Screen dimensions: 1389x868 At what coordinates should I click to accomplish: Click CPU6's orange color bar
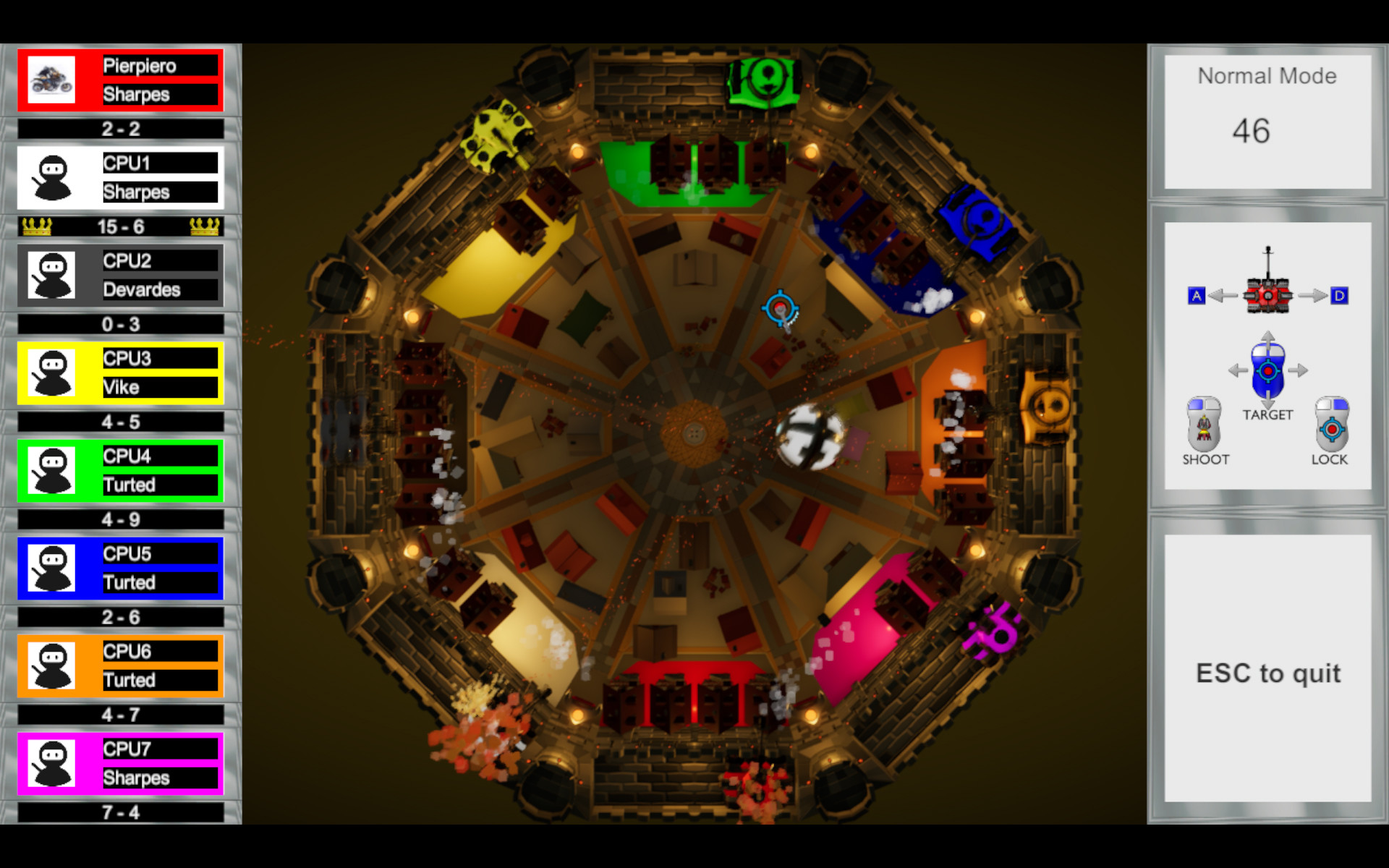click(x=119, y=665)
